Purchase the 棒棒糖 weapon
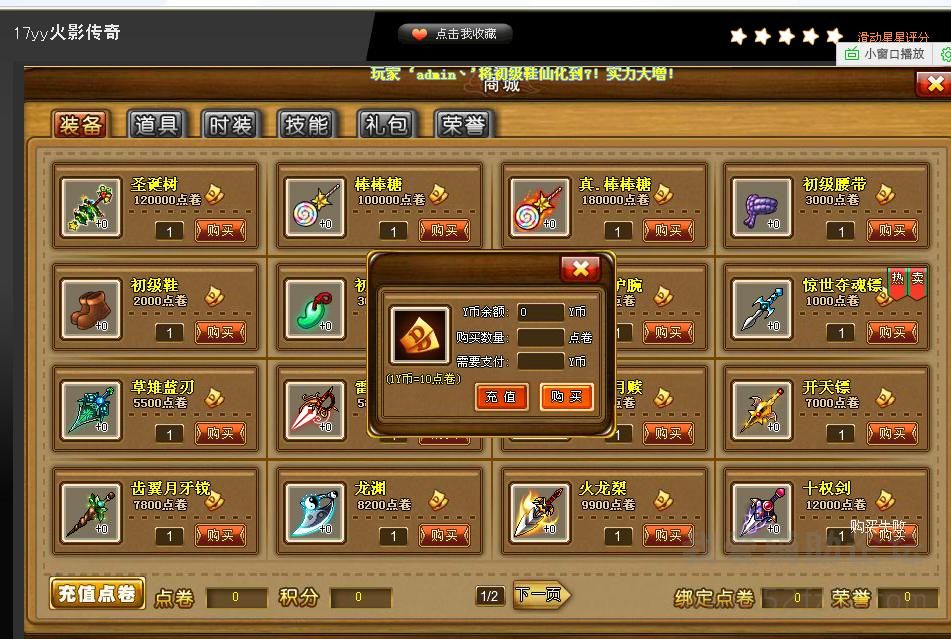This screenshot has width=951, height=639. coord(444,231)
